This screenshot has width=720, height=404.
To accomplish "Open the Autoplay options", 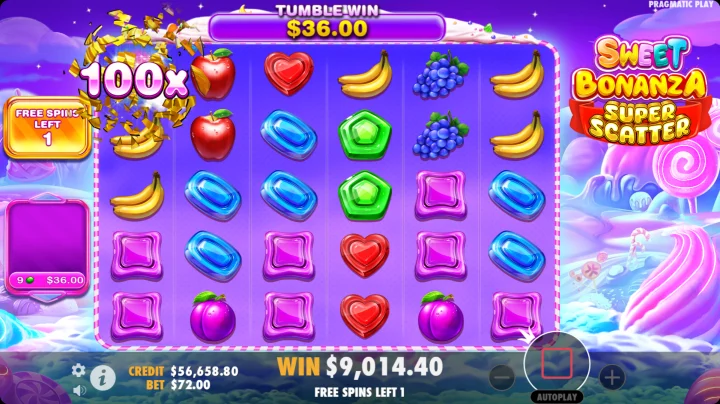I will coord(558,397).
